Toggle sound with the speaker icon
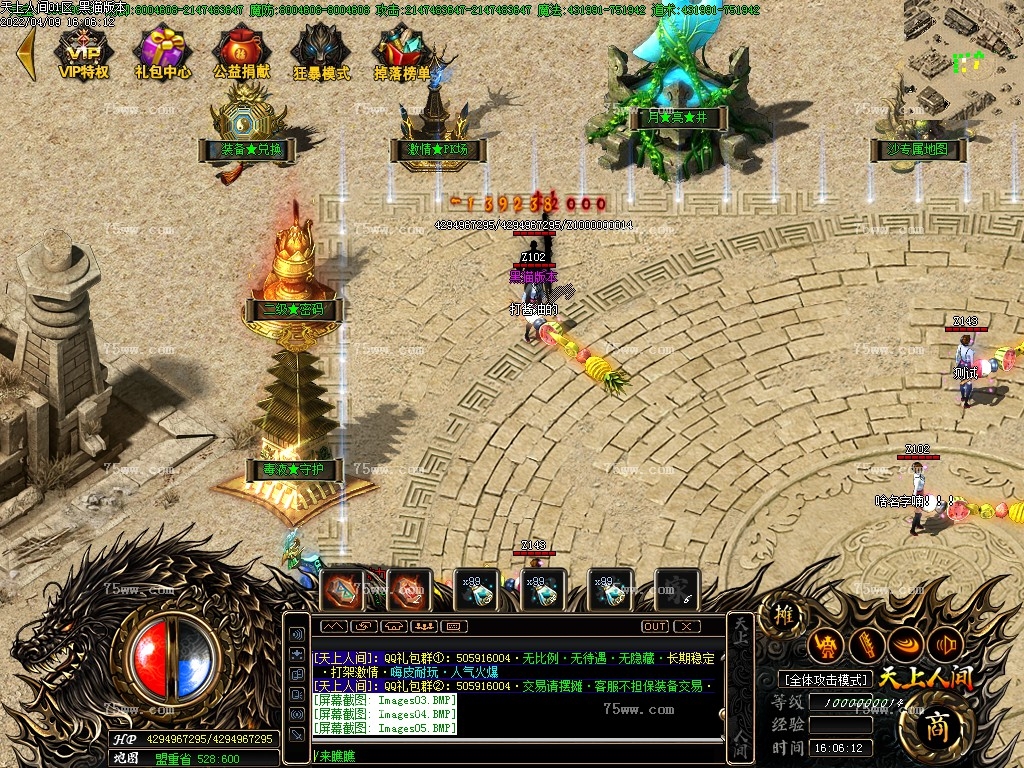The width and height of the screenshot is (1024, 768). pos(297,634)
